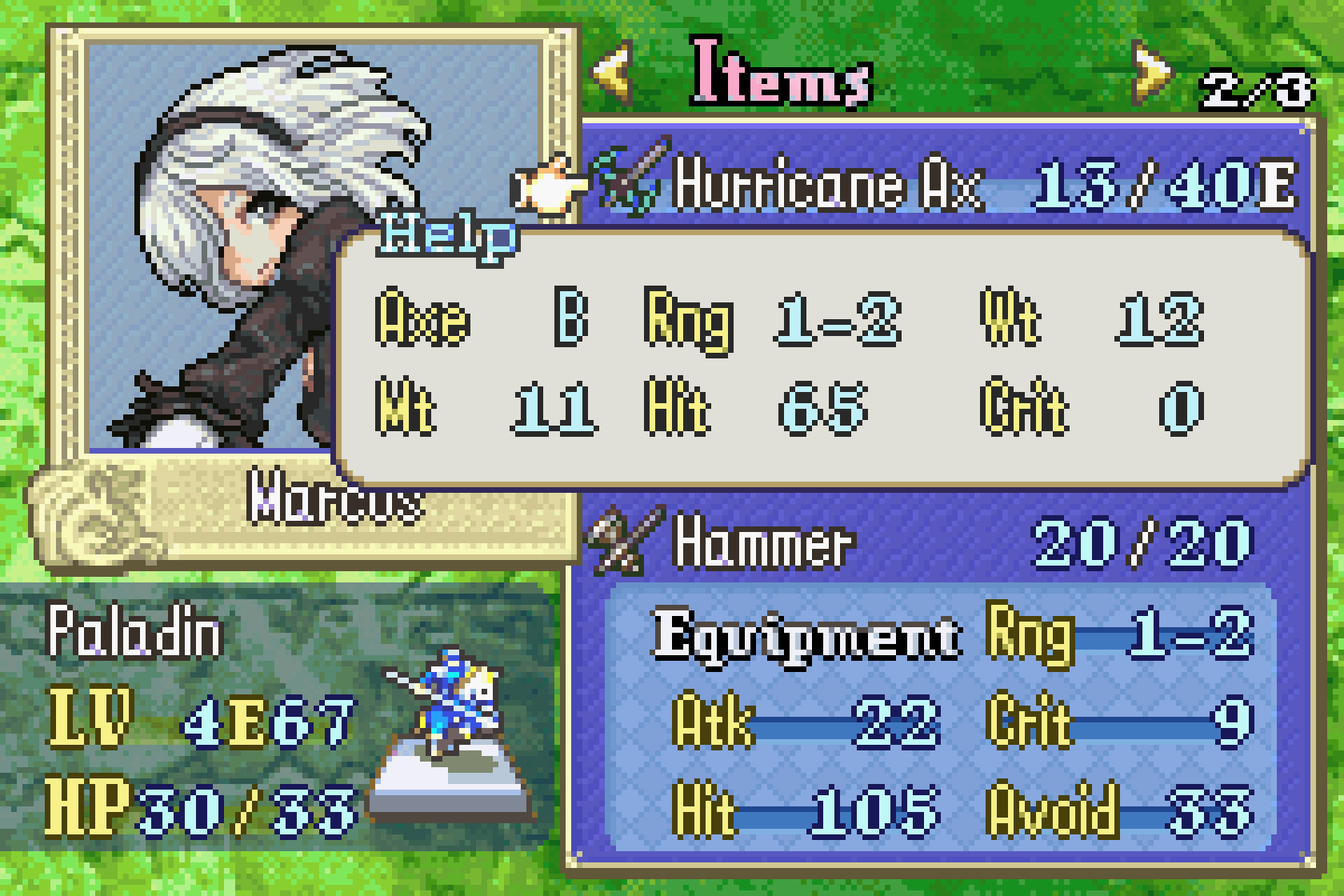Go to the previous stats page arrow
This screenshot has width=1344, height=896.
click(x=614, y=74)
